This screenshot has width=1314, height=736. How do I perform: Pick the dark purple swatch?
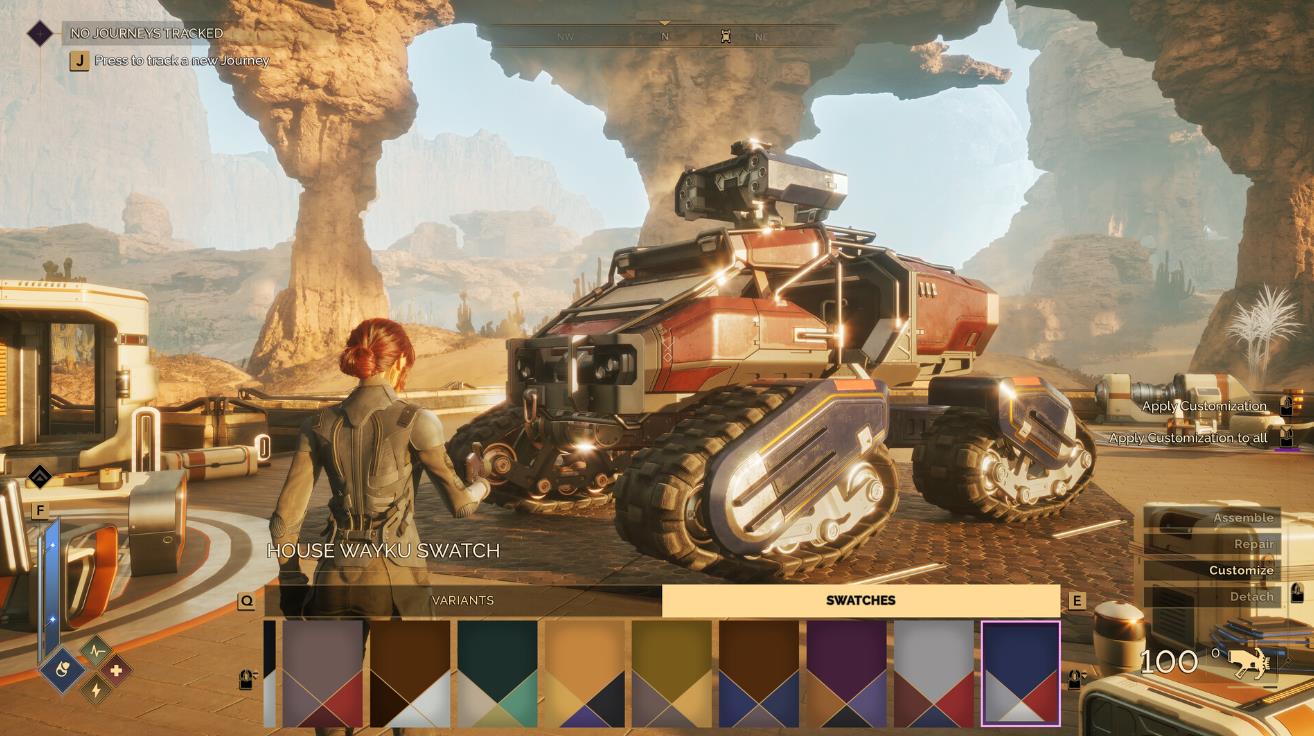click(847, 673)
